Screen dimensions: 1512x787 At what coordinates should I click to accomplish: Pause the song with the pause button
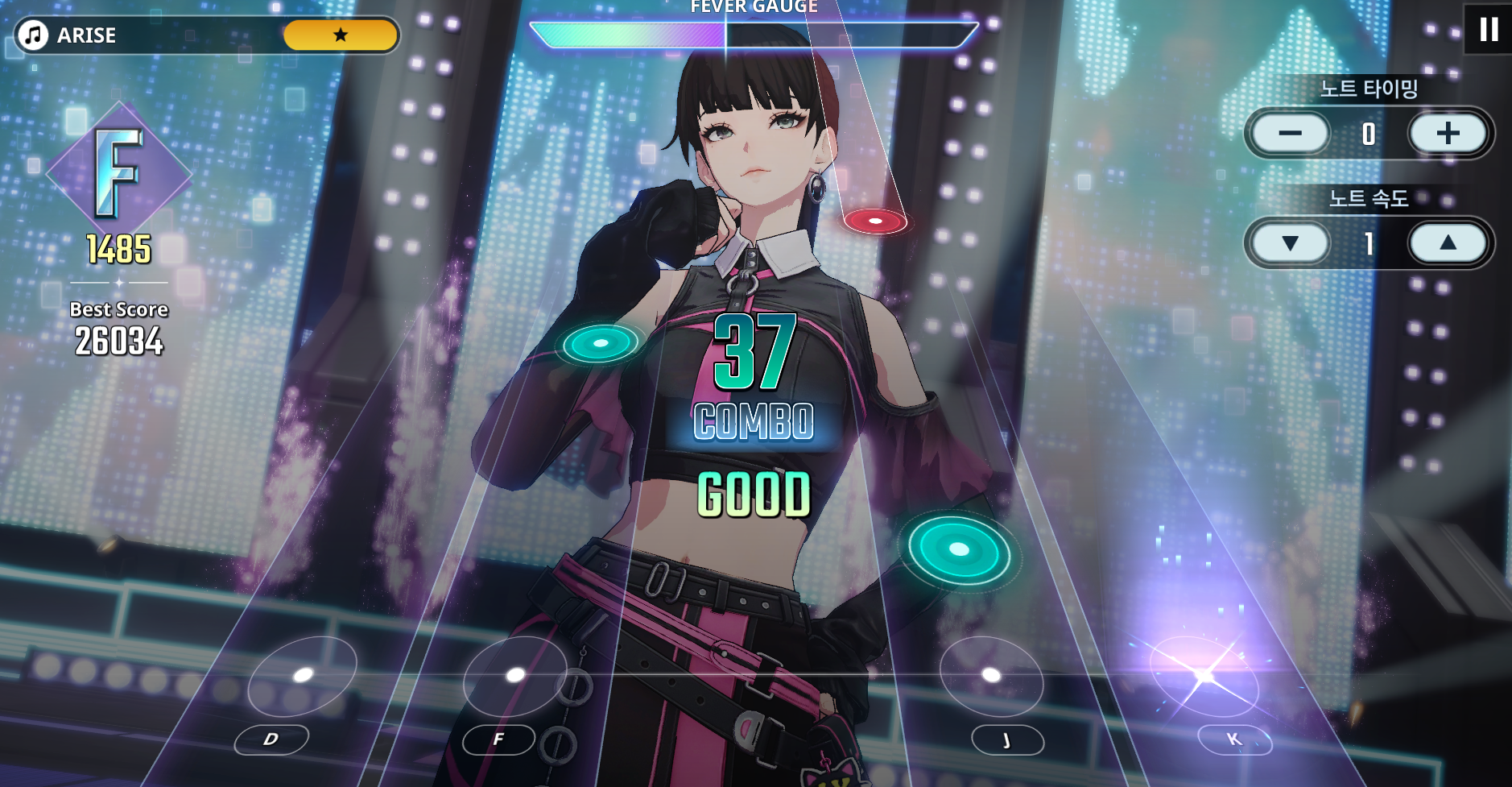pos(1488,30)
